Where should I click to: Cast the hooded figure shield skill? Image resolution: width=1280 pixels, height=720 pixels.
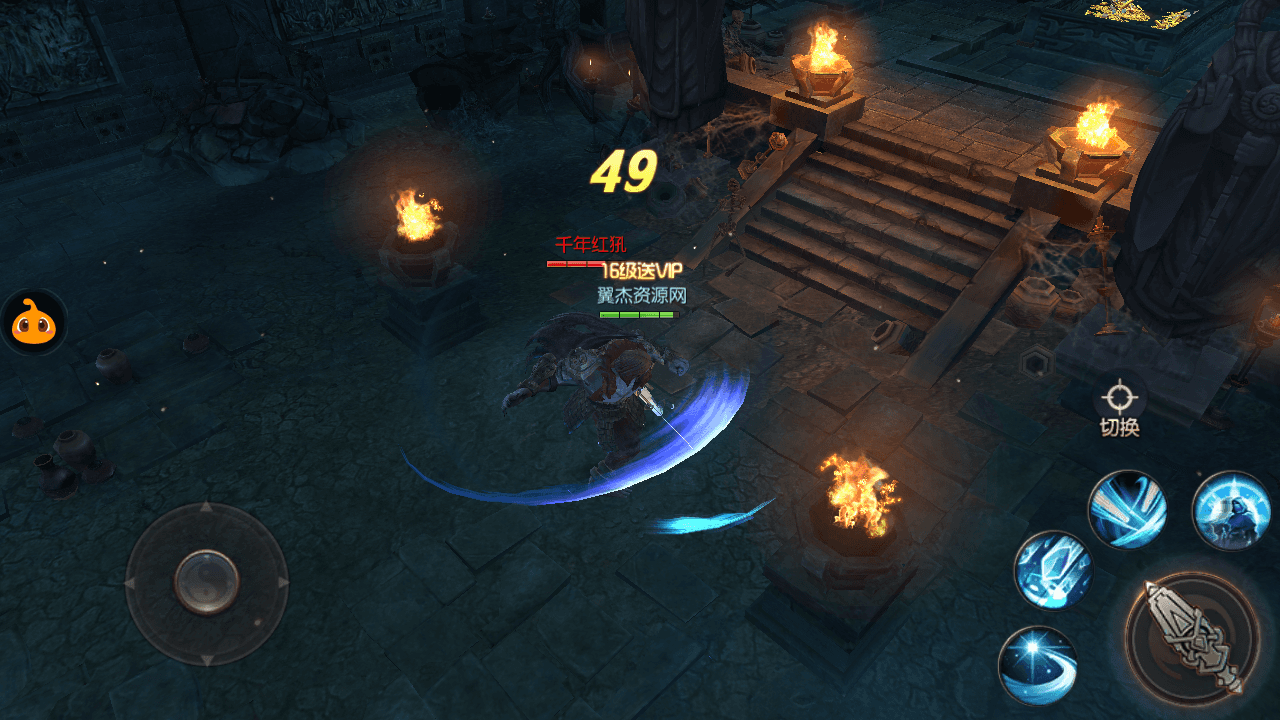click(x=1231, y=510)
